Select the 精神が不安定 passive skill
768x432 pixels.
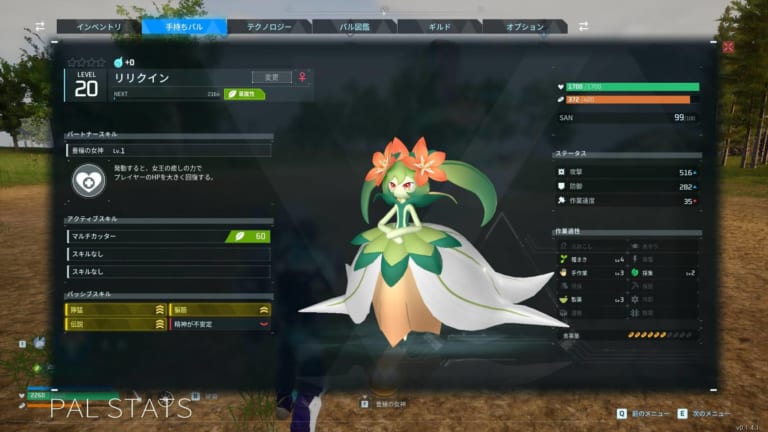220,324
